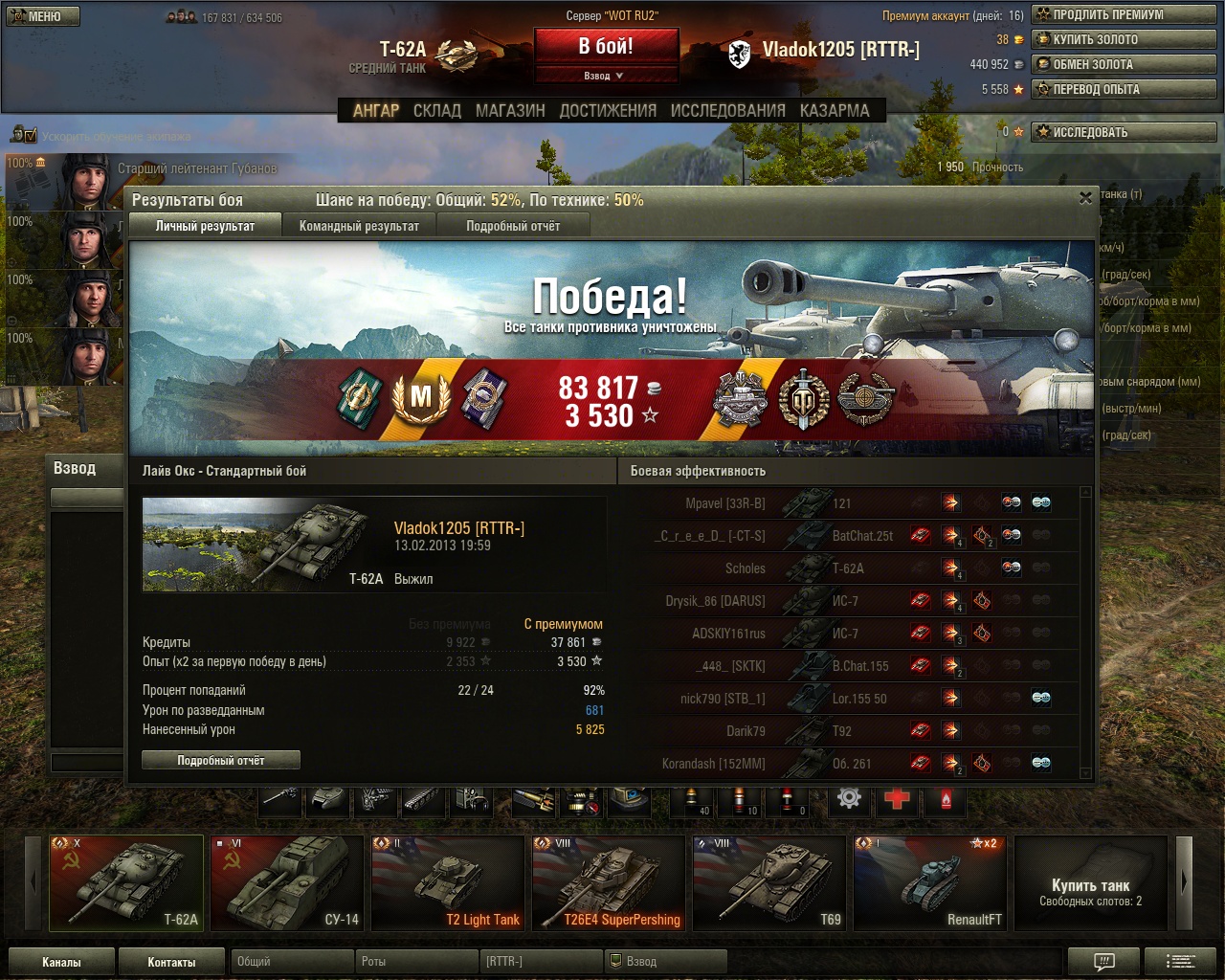
Task: Close the battle results window
Action: click(x=1085, y=198)
